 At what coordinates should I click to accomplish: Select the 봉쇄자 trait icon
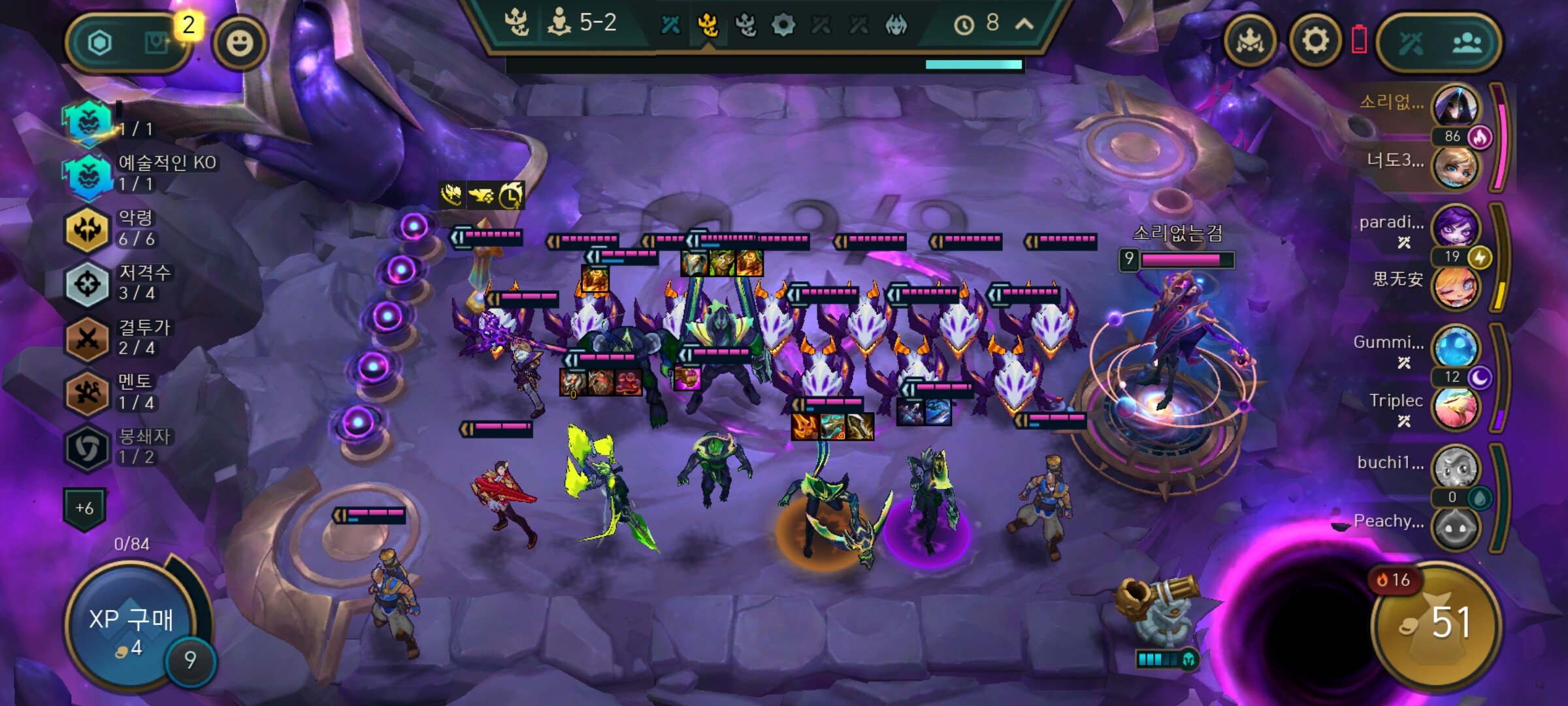click(88, 448)
